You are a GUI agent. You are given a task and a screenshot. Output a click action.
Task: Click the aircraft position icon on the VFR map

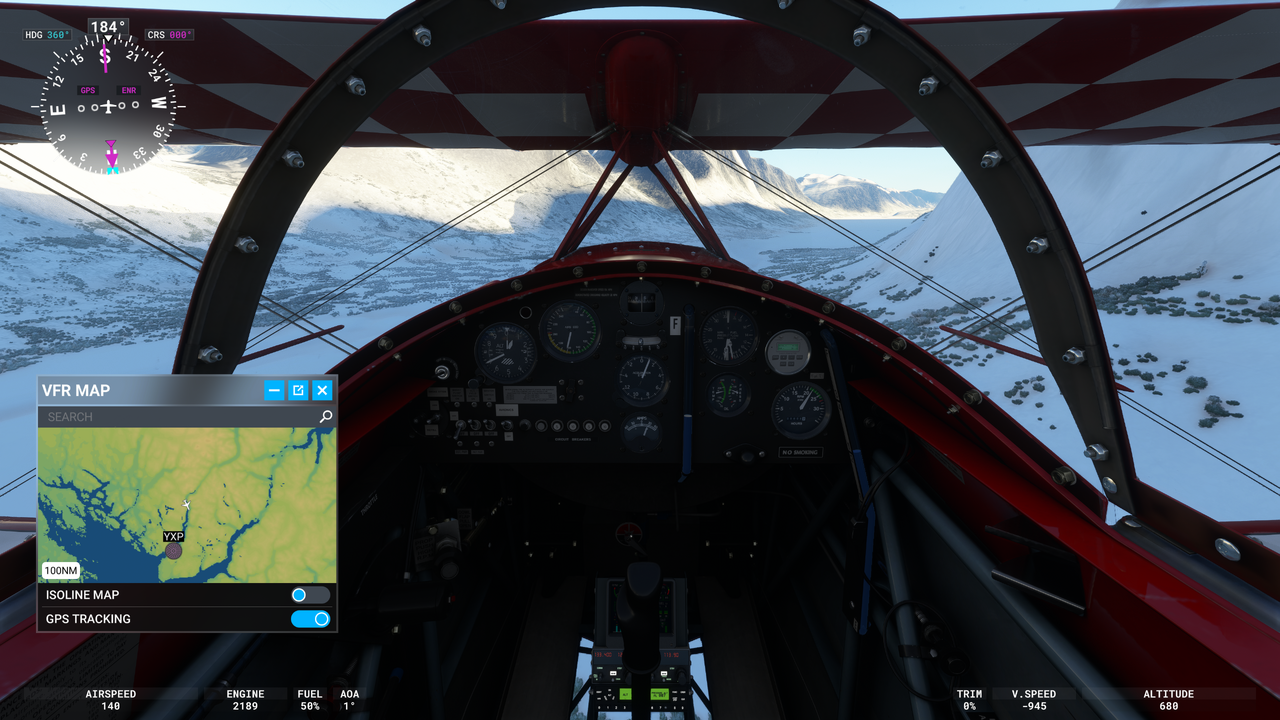(188, 505)
